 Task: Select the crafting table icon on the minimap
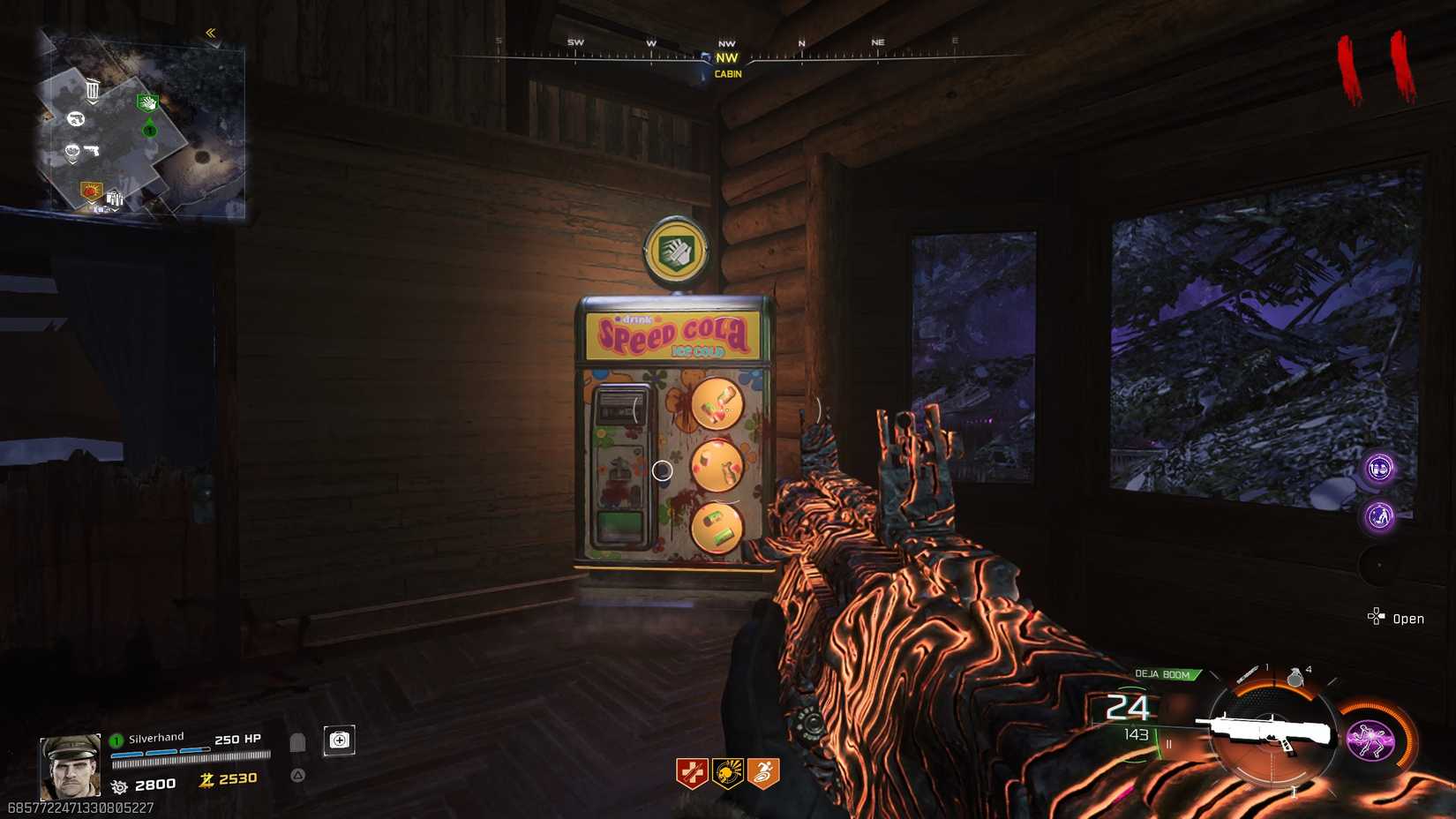click(x=114, y=198)
